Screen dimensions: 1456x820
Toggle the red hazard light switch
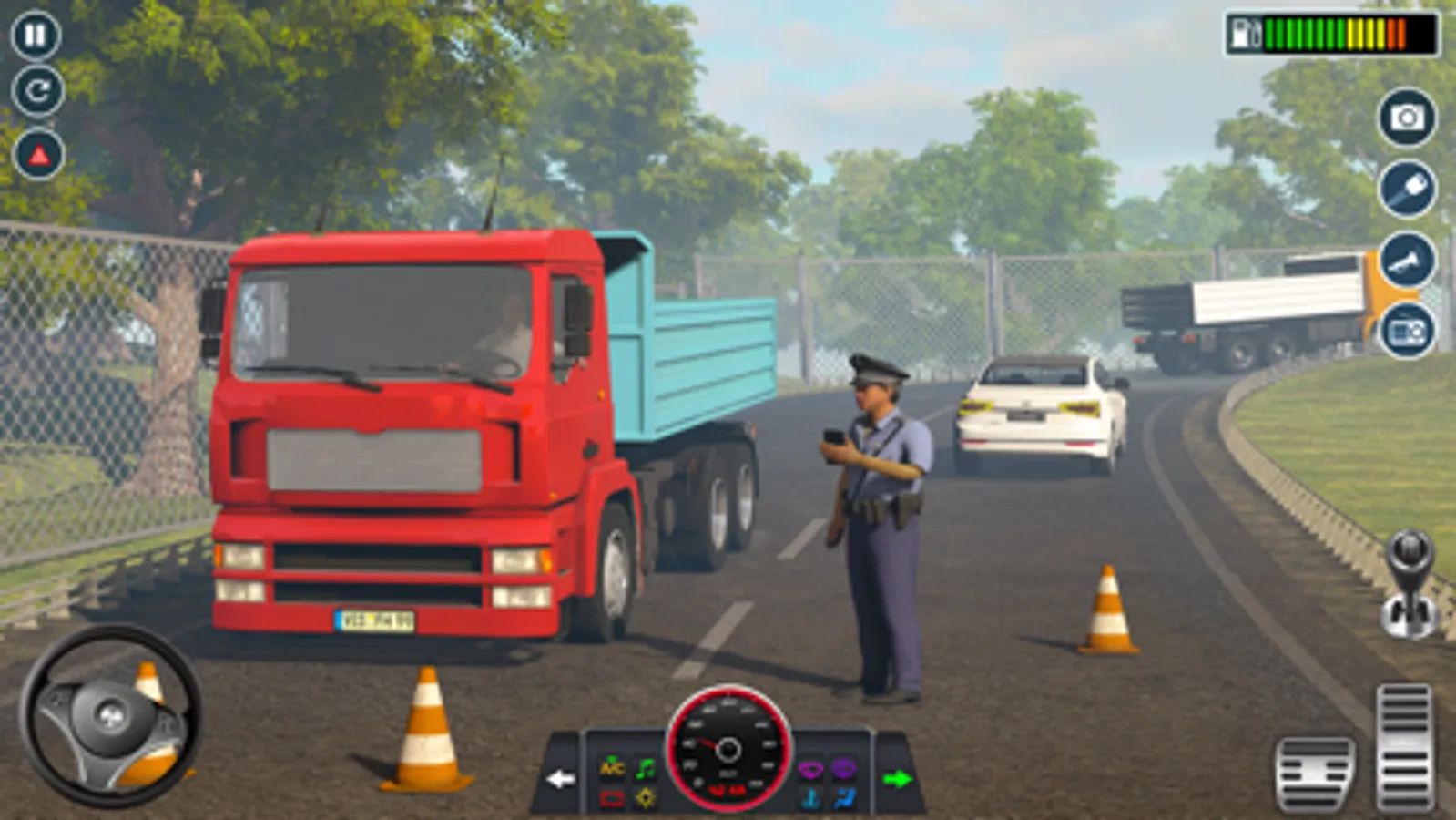612,798
